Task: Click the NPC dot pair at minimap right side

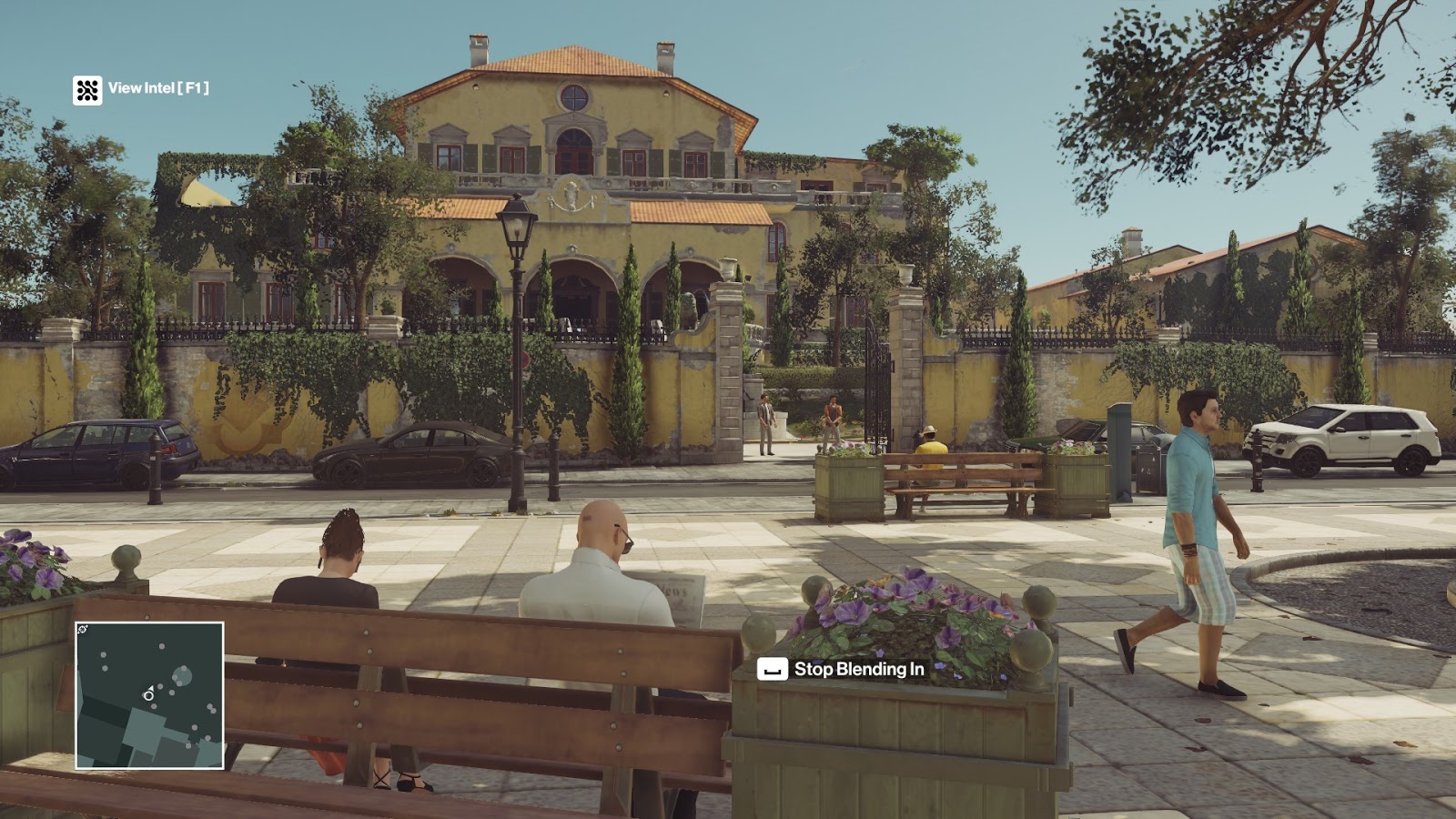Action: pyautogui.click(x=211, y=707)
